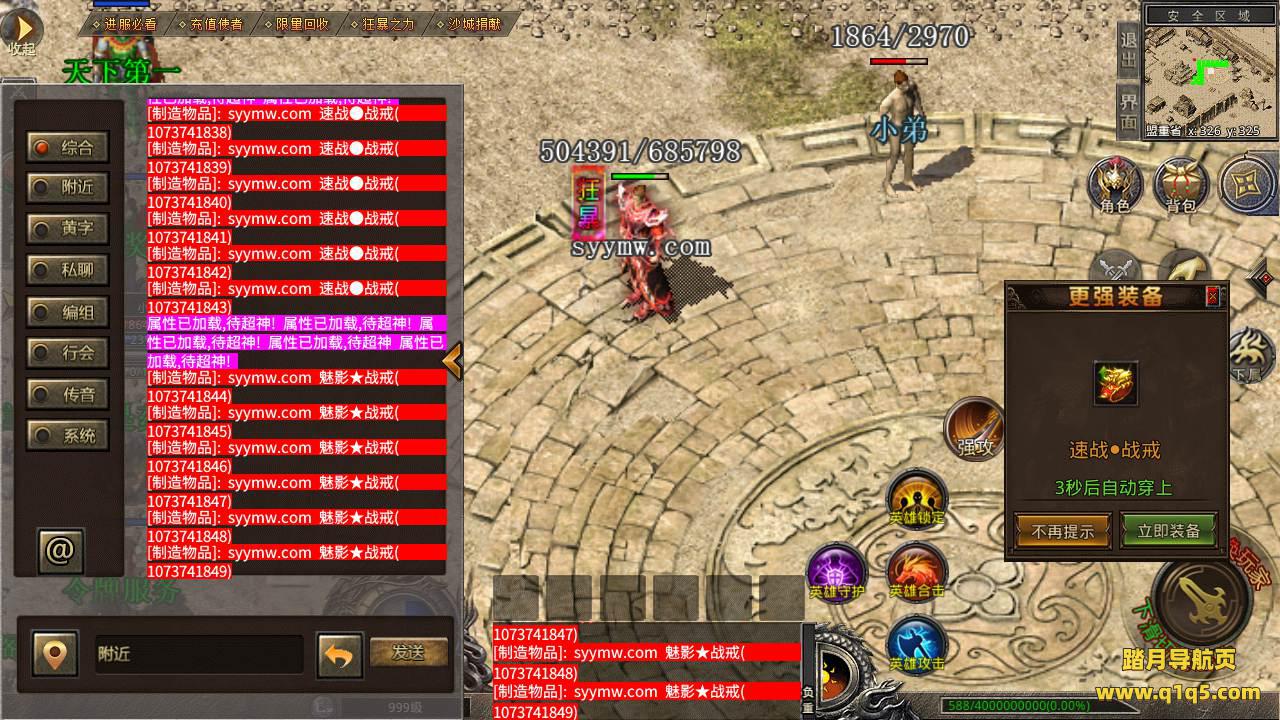The width and height of the screenshot is (1280, 720).
Task: Open the 背包 inventory bag
Action: point(1181,185)
